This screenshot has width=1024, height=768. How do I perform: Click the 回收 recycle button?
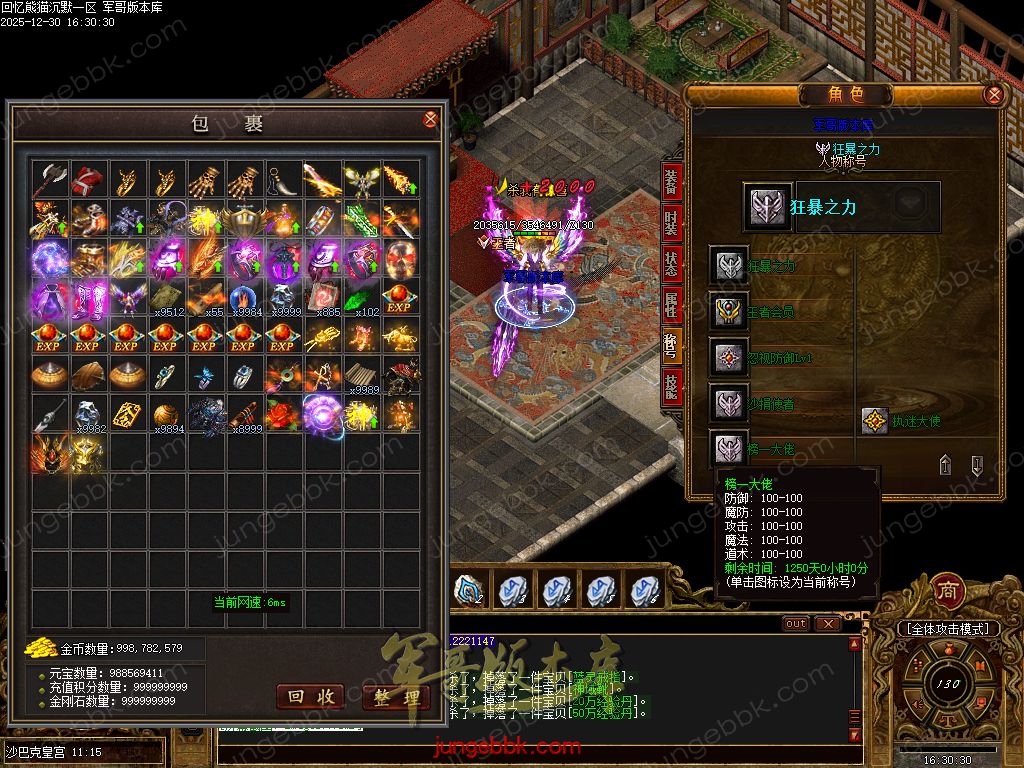[x=309, y=696]
